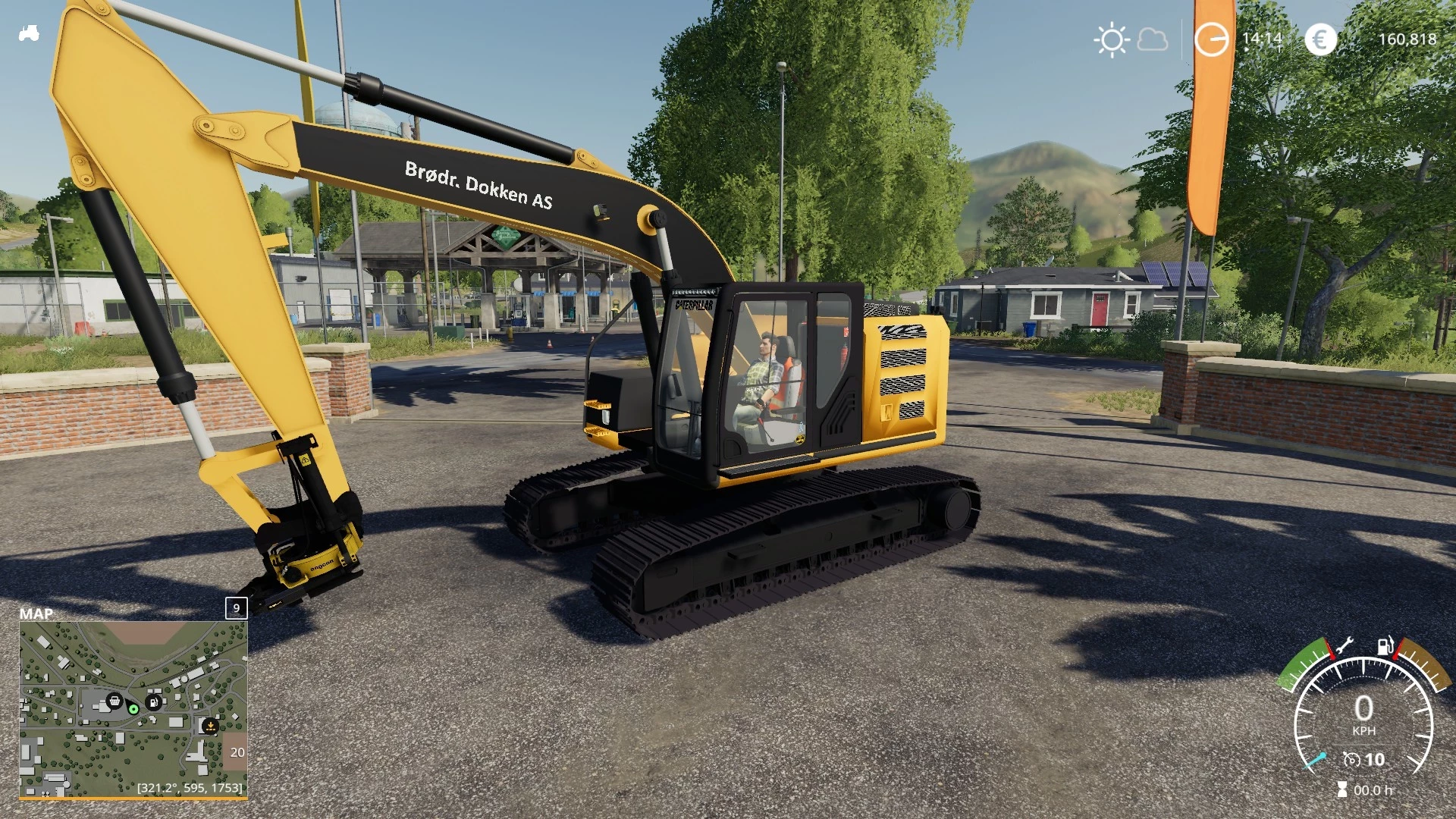Click the green player position marker on the map
Image resolution: width=1456 pixels, height=819 pixels.
(x=132, y=711)
